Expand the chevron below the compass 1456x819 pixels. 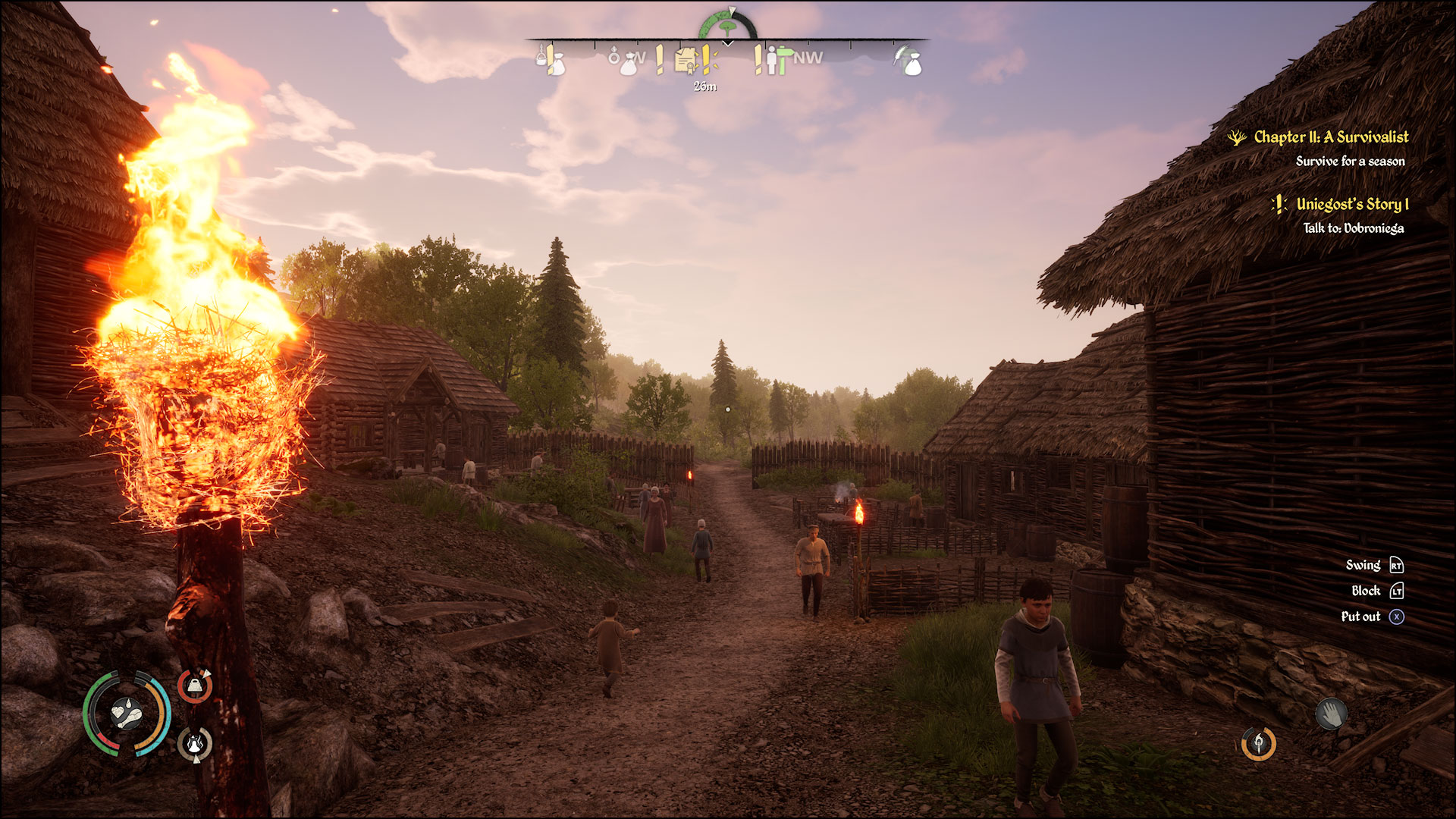pyautogui.click(x=726, y=44)
